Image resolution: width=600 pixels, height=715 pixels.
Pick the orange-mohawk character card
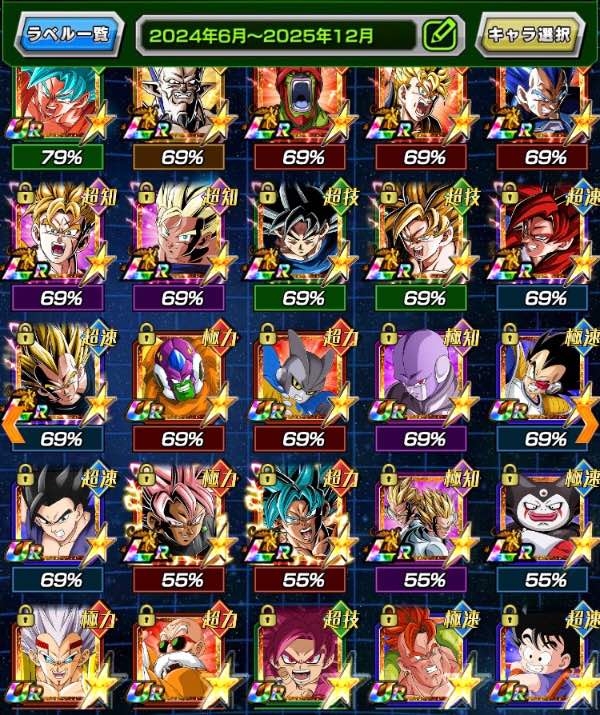[424, 660]
